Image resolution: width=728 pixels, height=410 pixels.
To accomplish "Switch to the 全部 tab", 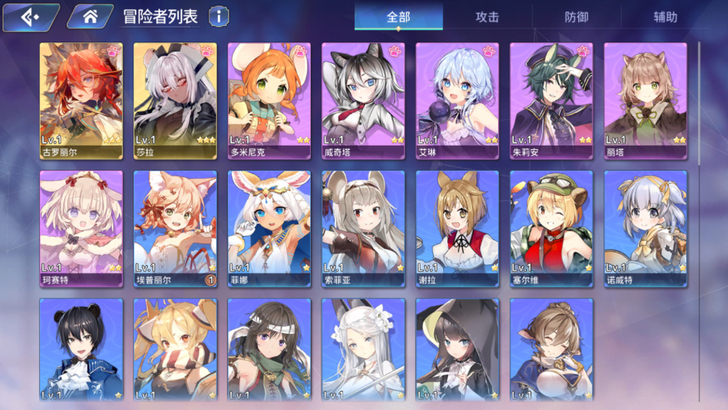I will pyautogui.click(x=398, y=17).
